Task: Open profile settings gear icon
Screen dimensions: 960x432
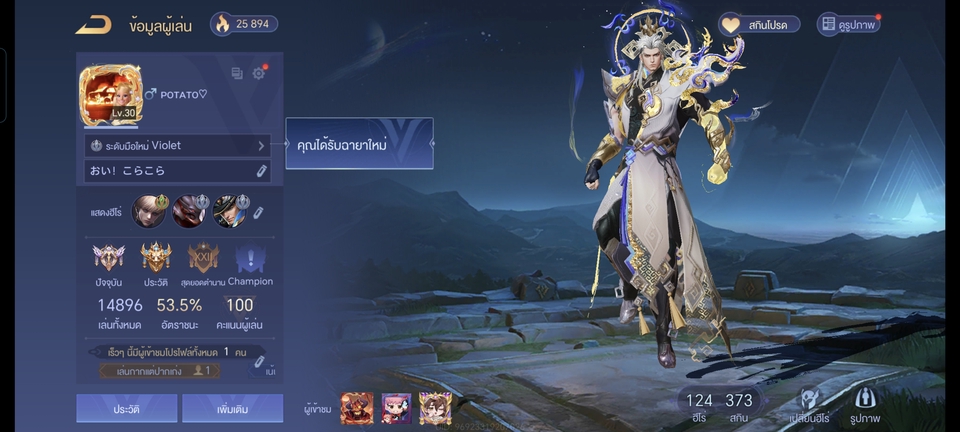Action: pyautogui.click(x=259, y=73)
